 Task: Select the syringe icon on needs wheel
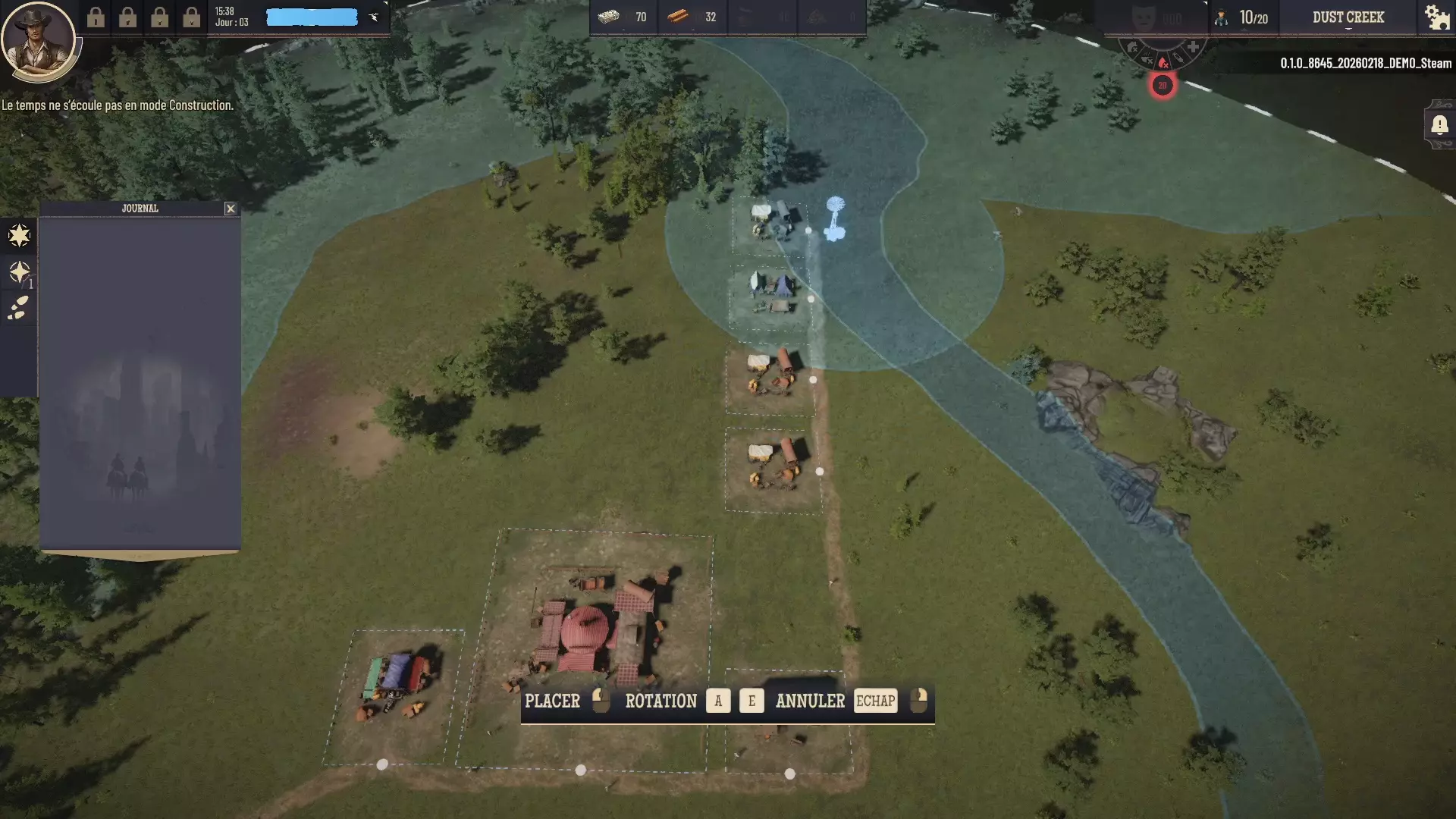point(1178,58)
